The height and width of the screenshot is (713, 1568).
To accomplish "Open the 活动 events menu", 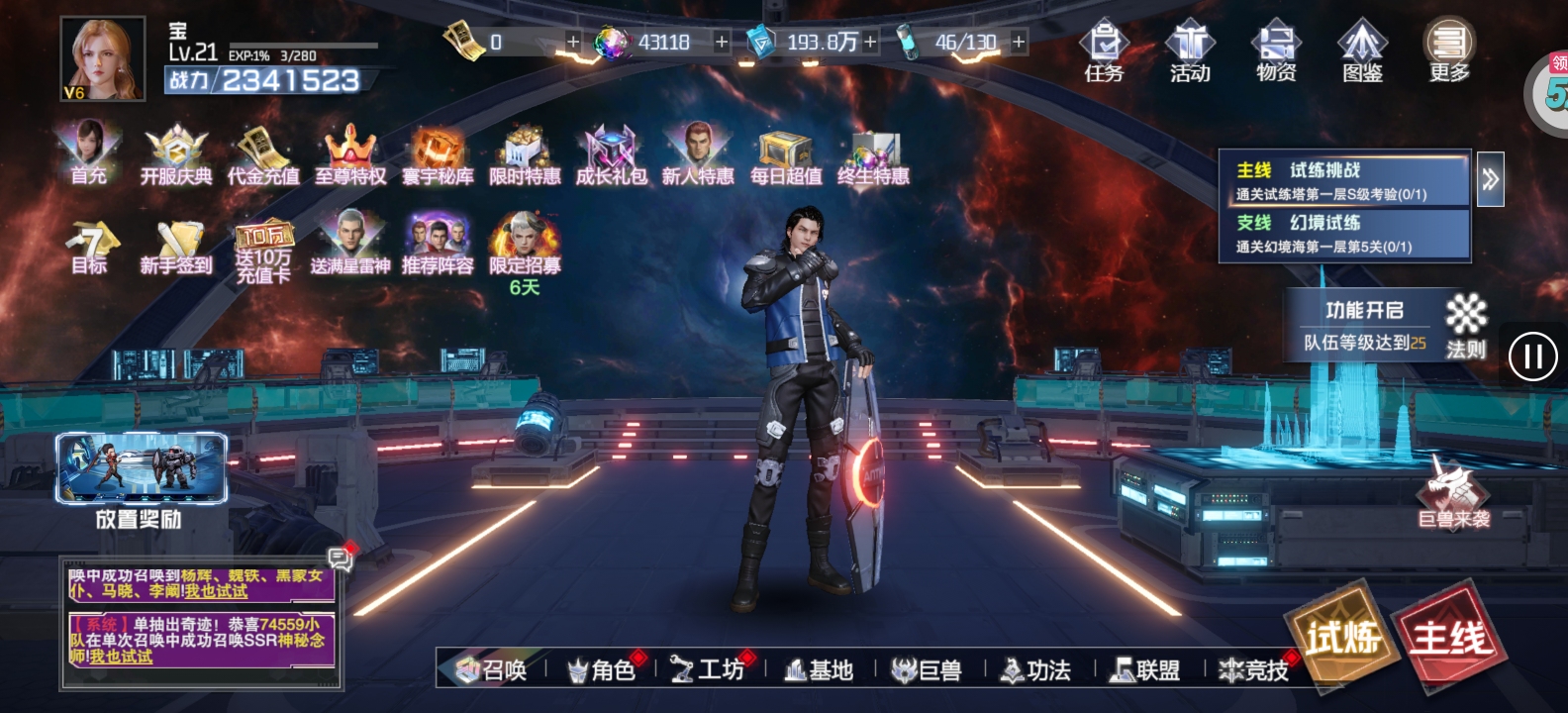I will click(x=1189, y=51).
